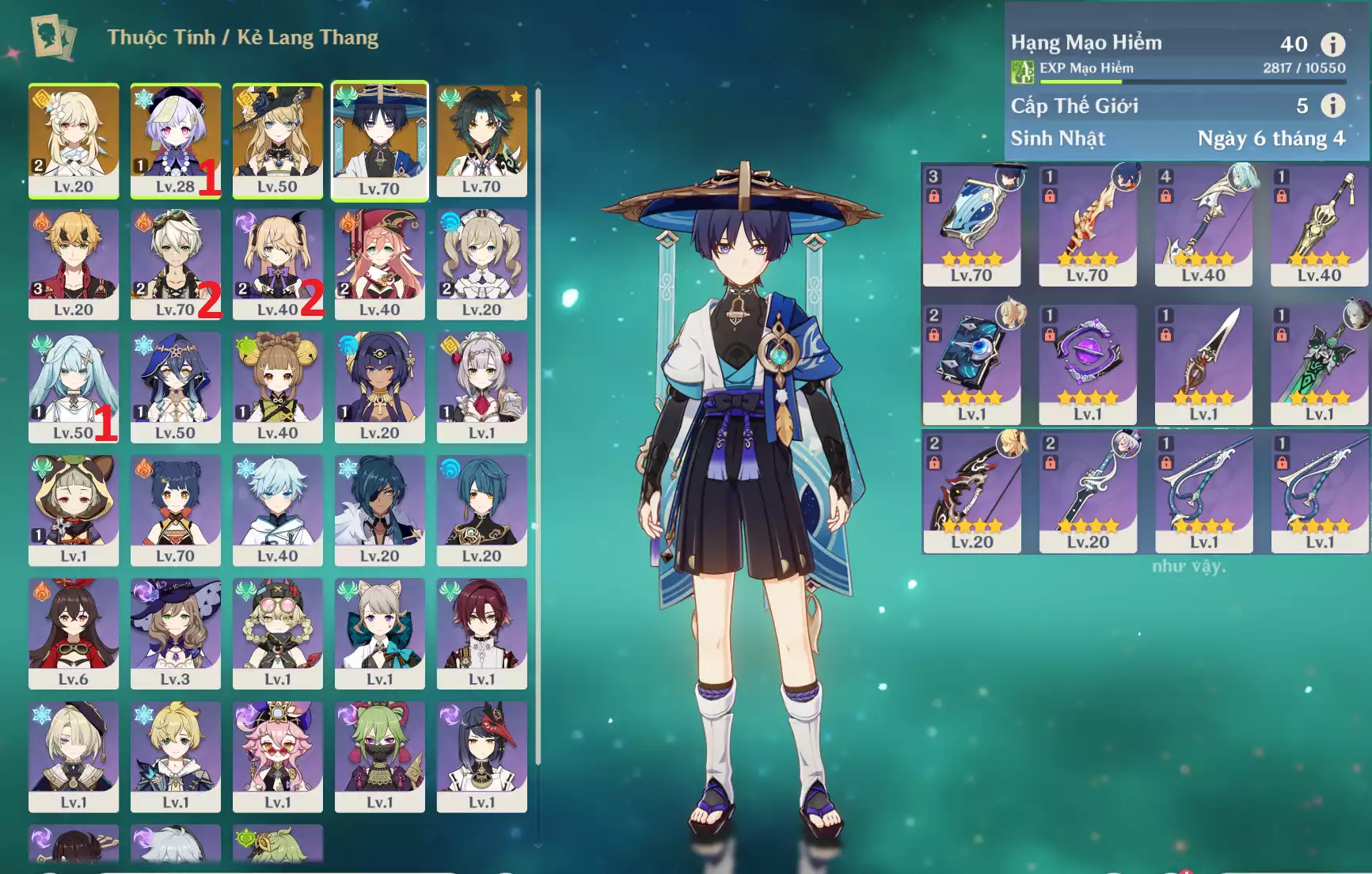Select the purple orb catalyst weapon
Image resolution: width=1372 pixels, height=874 pixels.
[x=1087, y=364]
